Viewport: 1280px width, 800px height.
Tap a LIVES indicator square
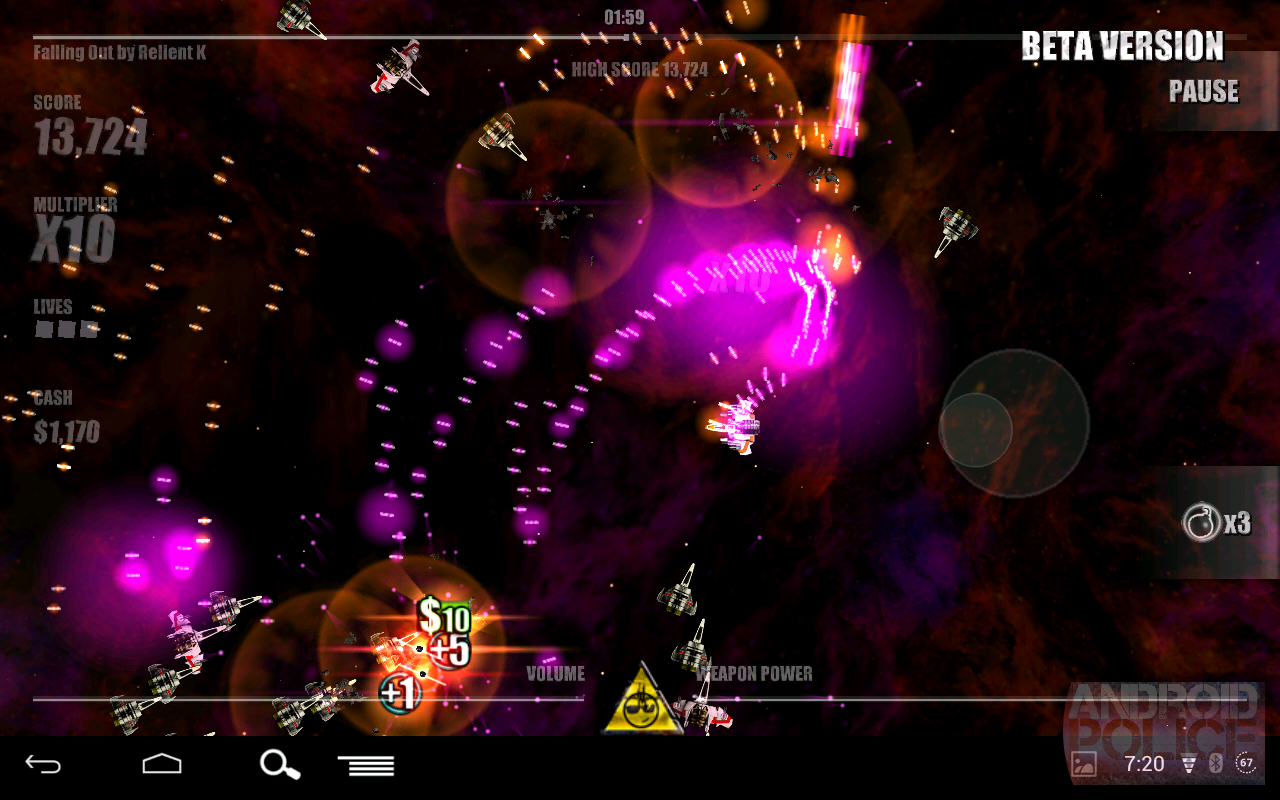click(42, 330)
